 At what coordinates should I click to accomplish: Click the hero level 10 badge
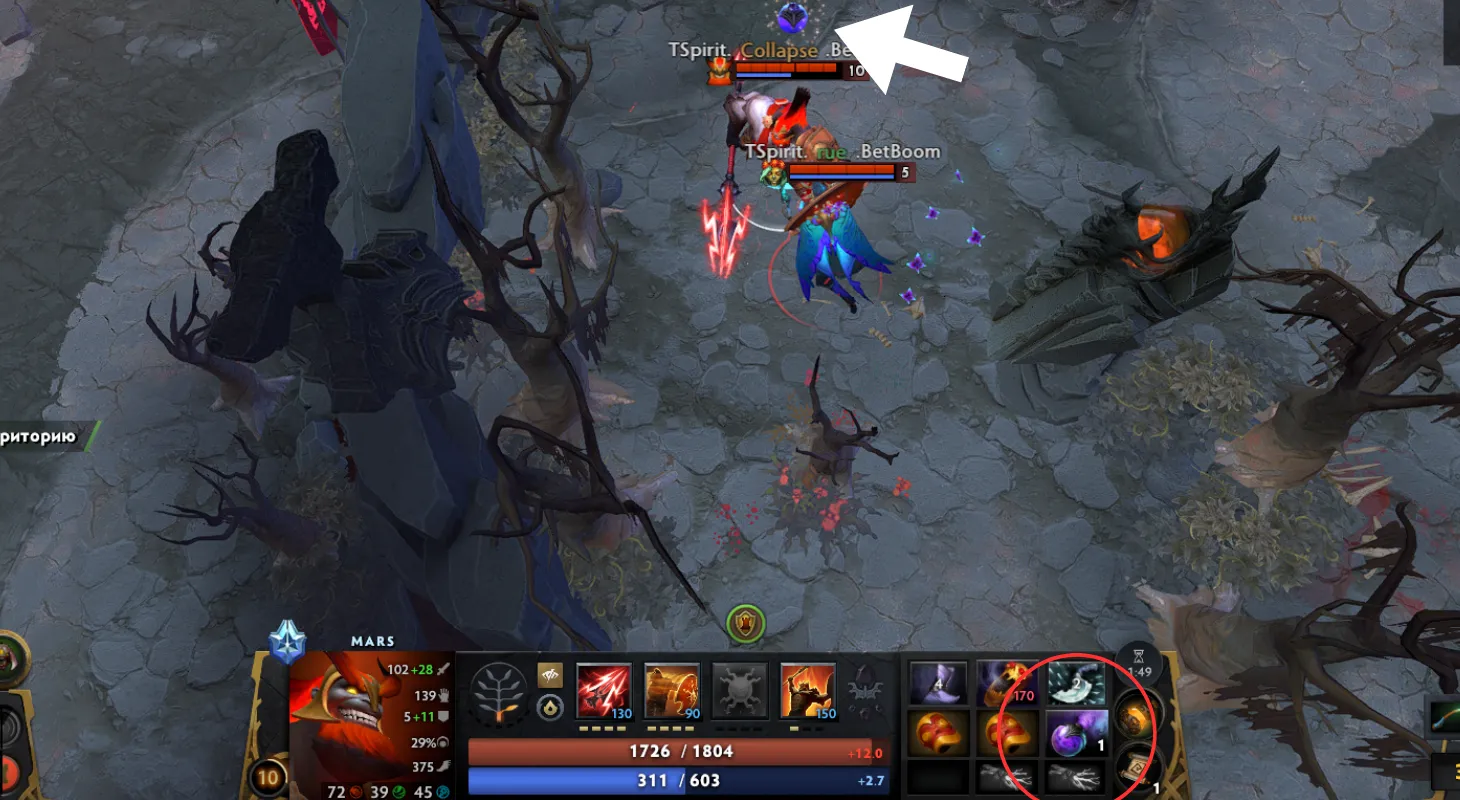tap(267, 777)
